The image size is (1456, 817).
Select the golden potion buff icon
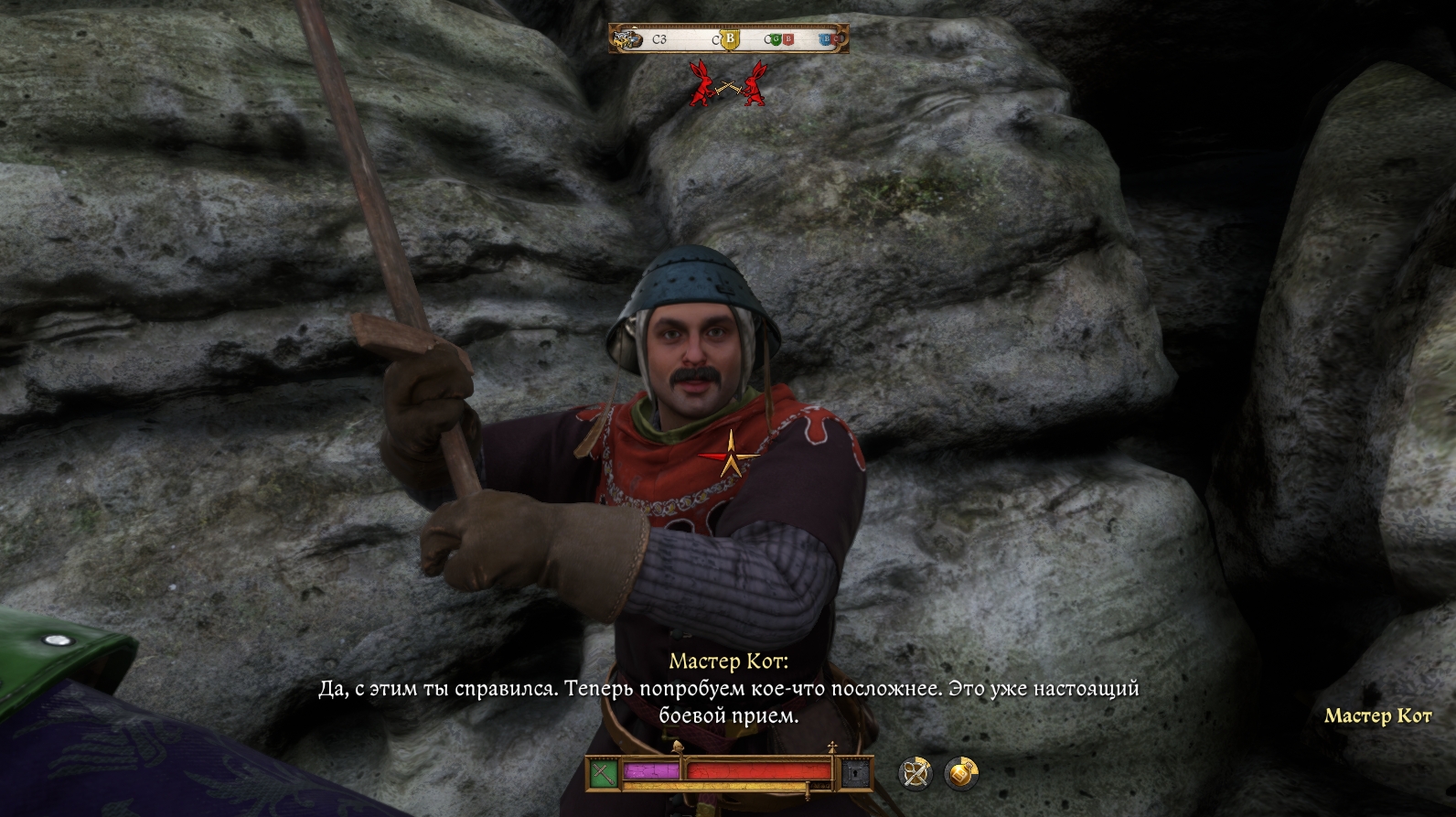pyautogui.click(x=960, y=774)
